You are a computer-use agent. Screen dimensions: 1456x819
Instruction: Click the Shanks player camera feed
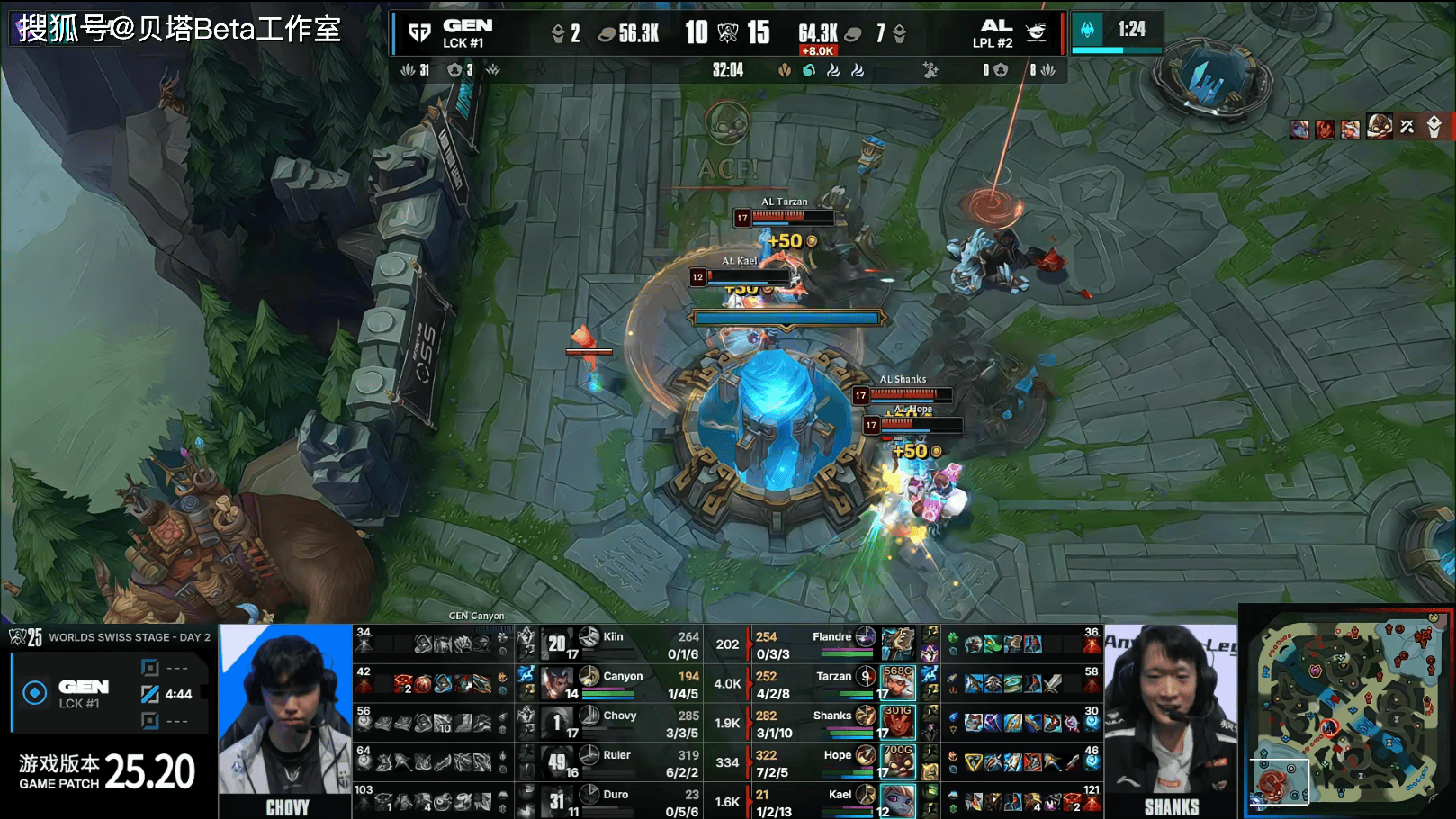click(x=1171, y=720)
